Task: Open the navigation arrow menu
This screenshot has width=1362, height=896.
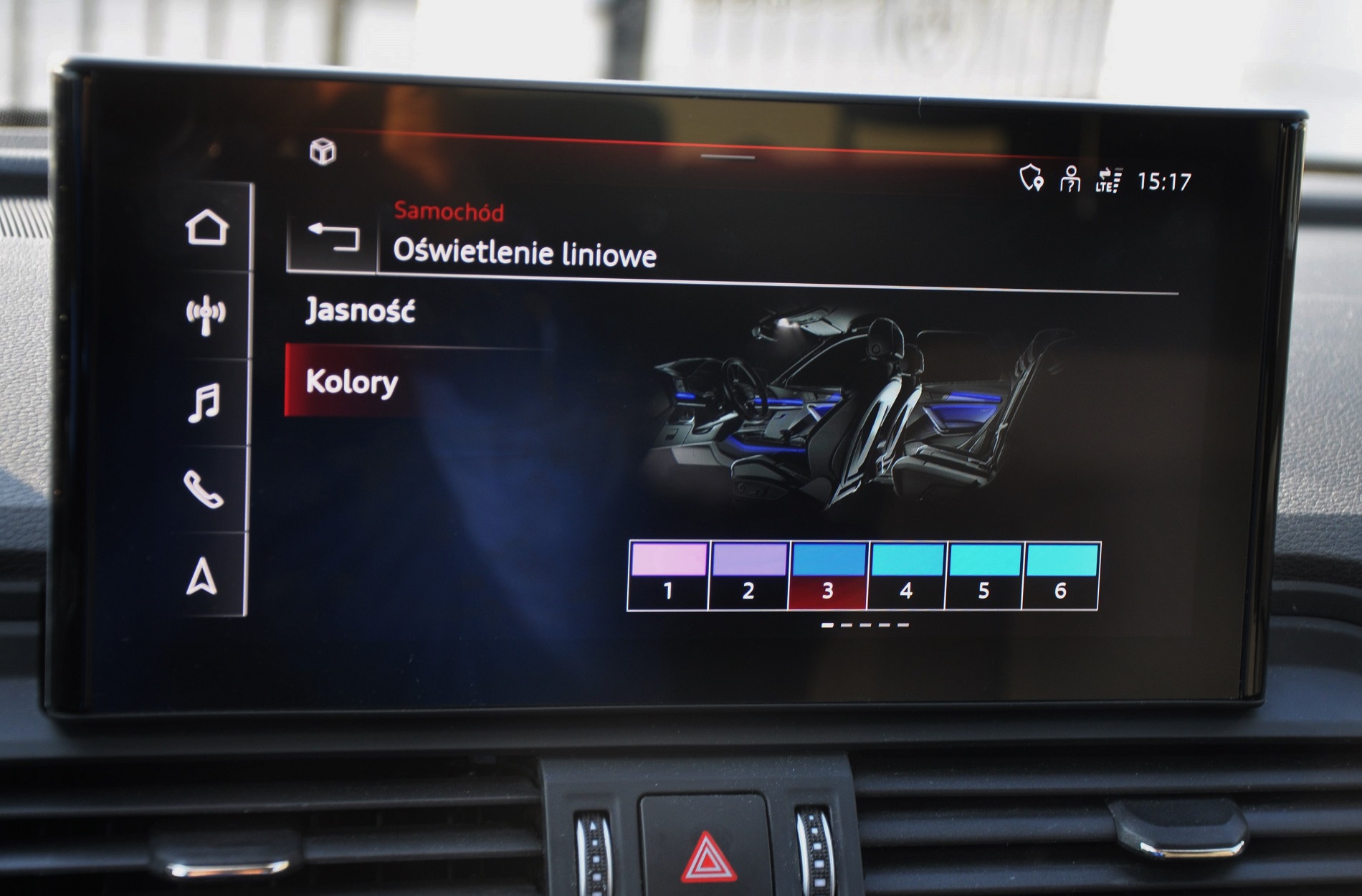Action: point(202,577)
